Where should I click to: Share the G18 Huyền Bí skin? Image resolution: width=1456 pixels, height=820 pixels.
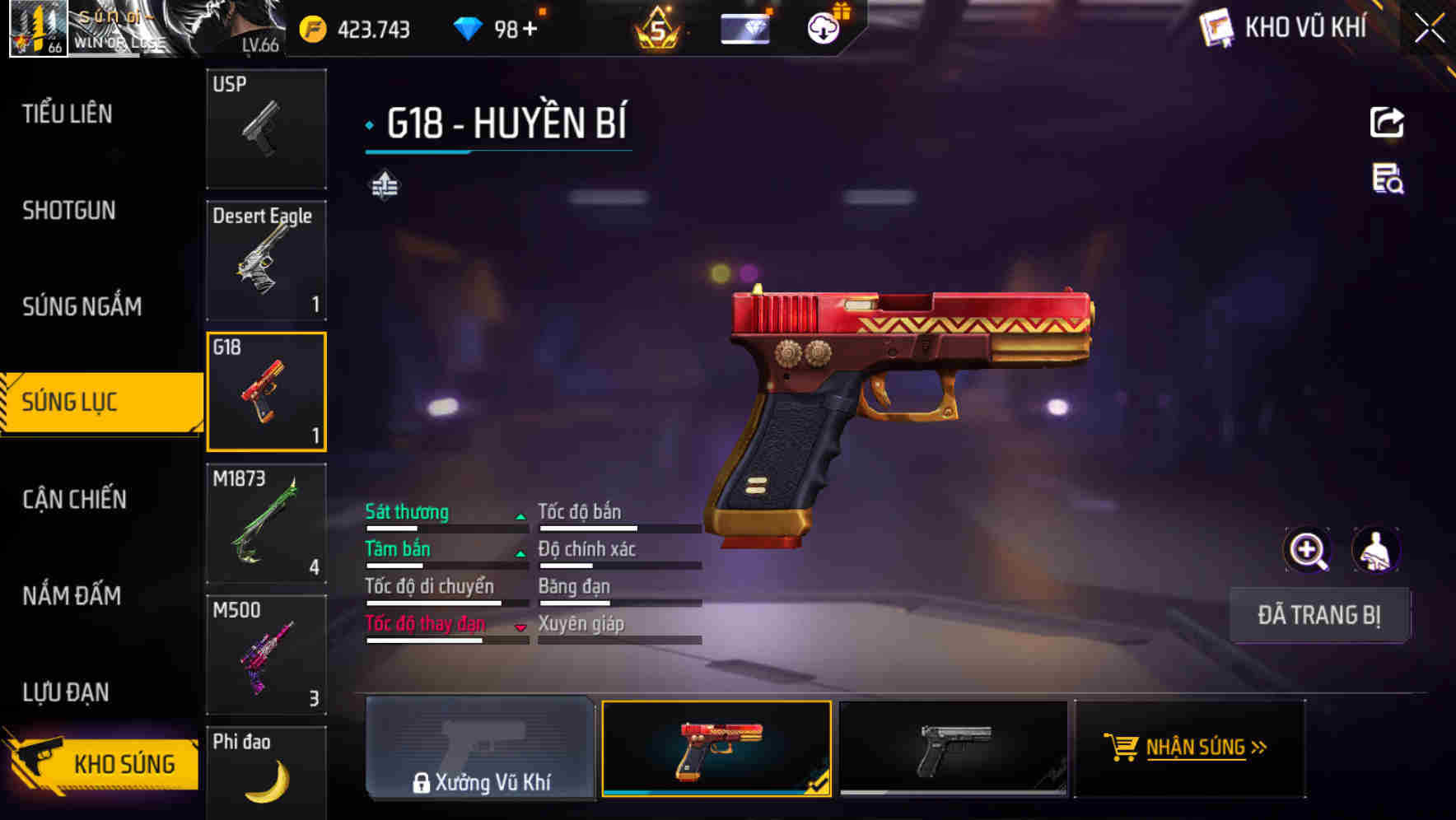click(x=1388, y=121)
